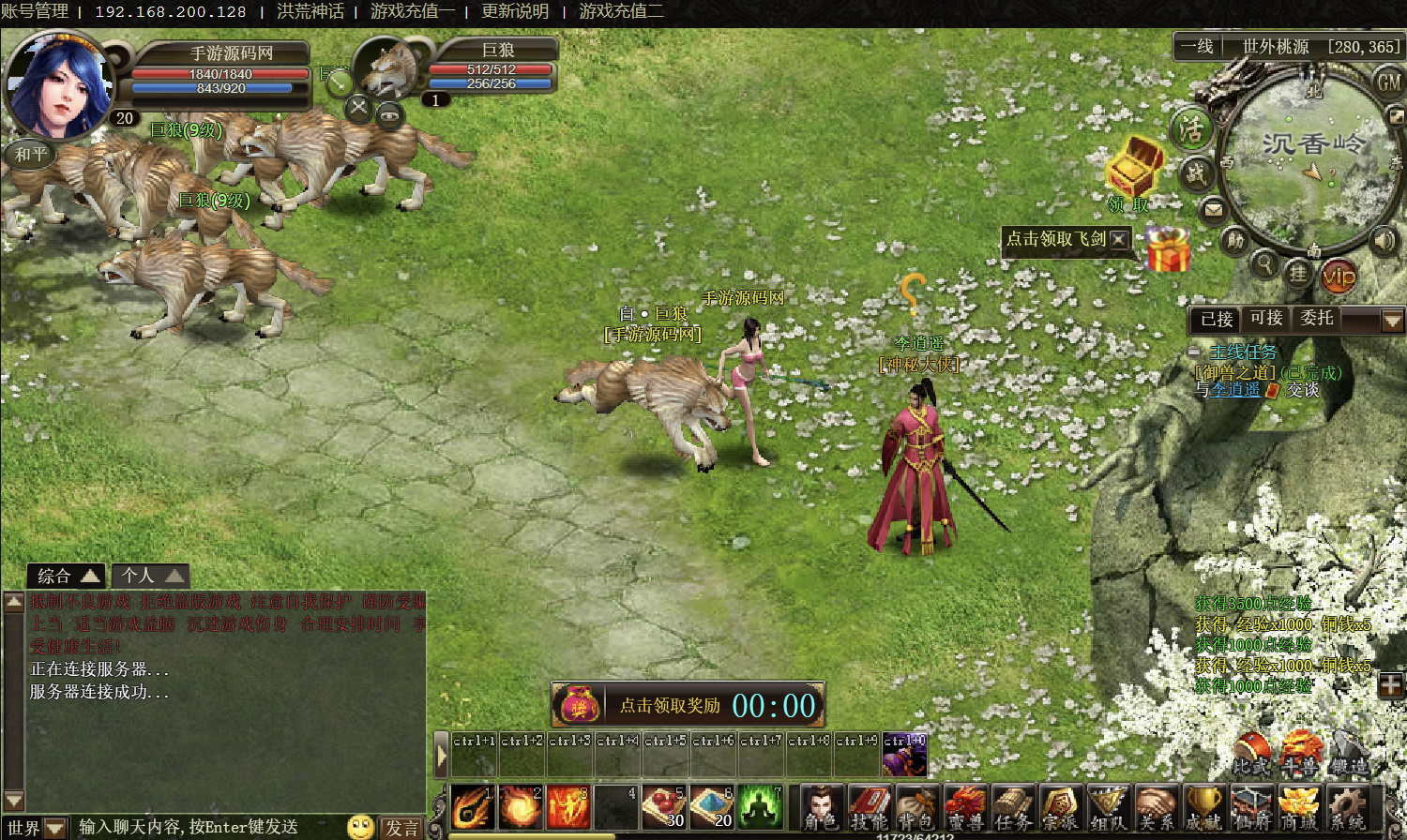Activate the green meditation skill in slot 7
Viewport: 1407px width, 840px height.
[x=760, y=806]
